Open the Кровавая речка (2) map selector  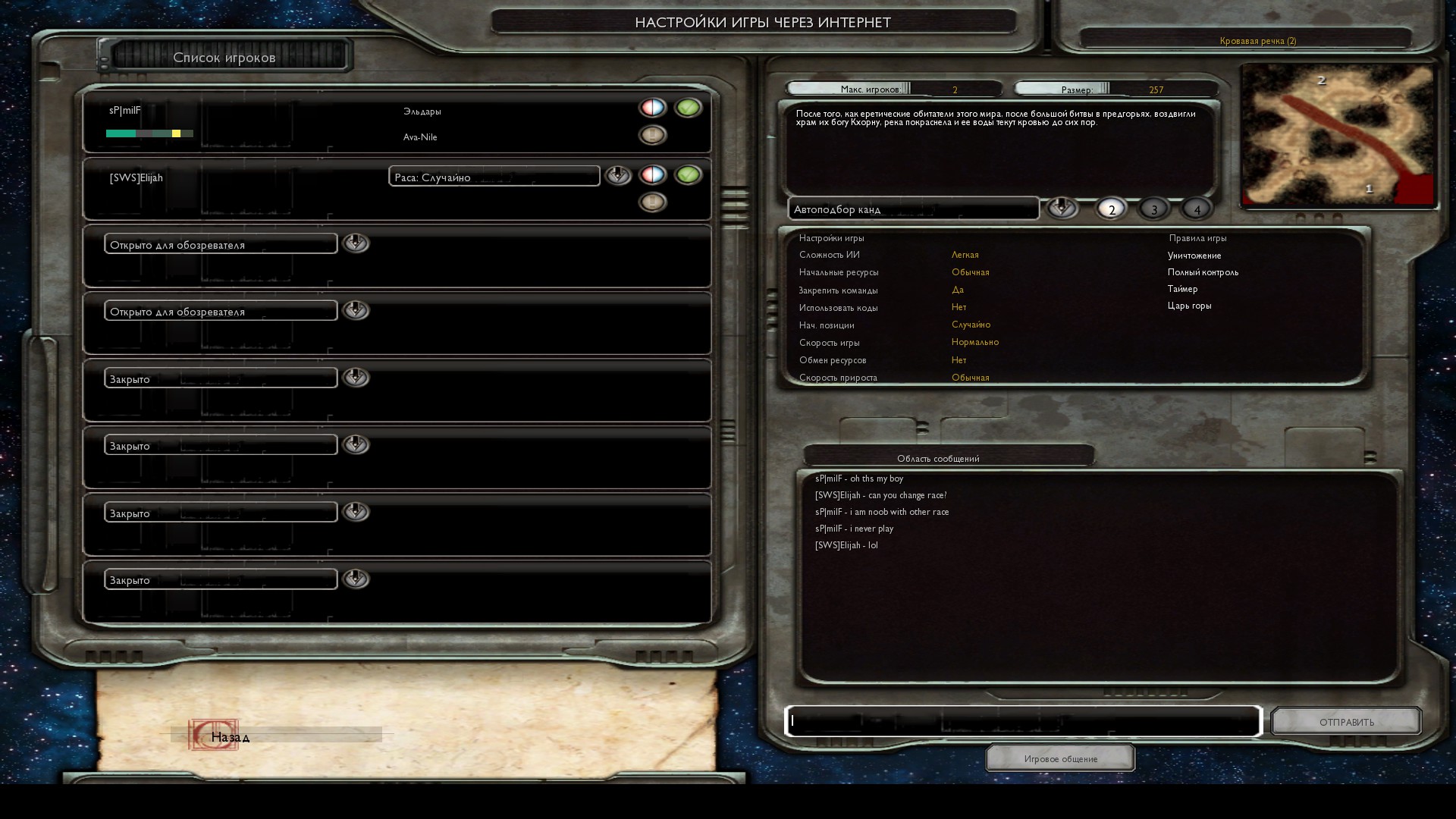(x=1257, y=41)
